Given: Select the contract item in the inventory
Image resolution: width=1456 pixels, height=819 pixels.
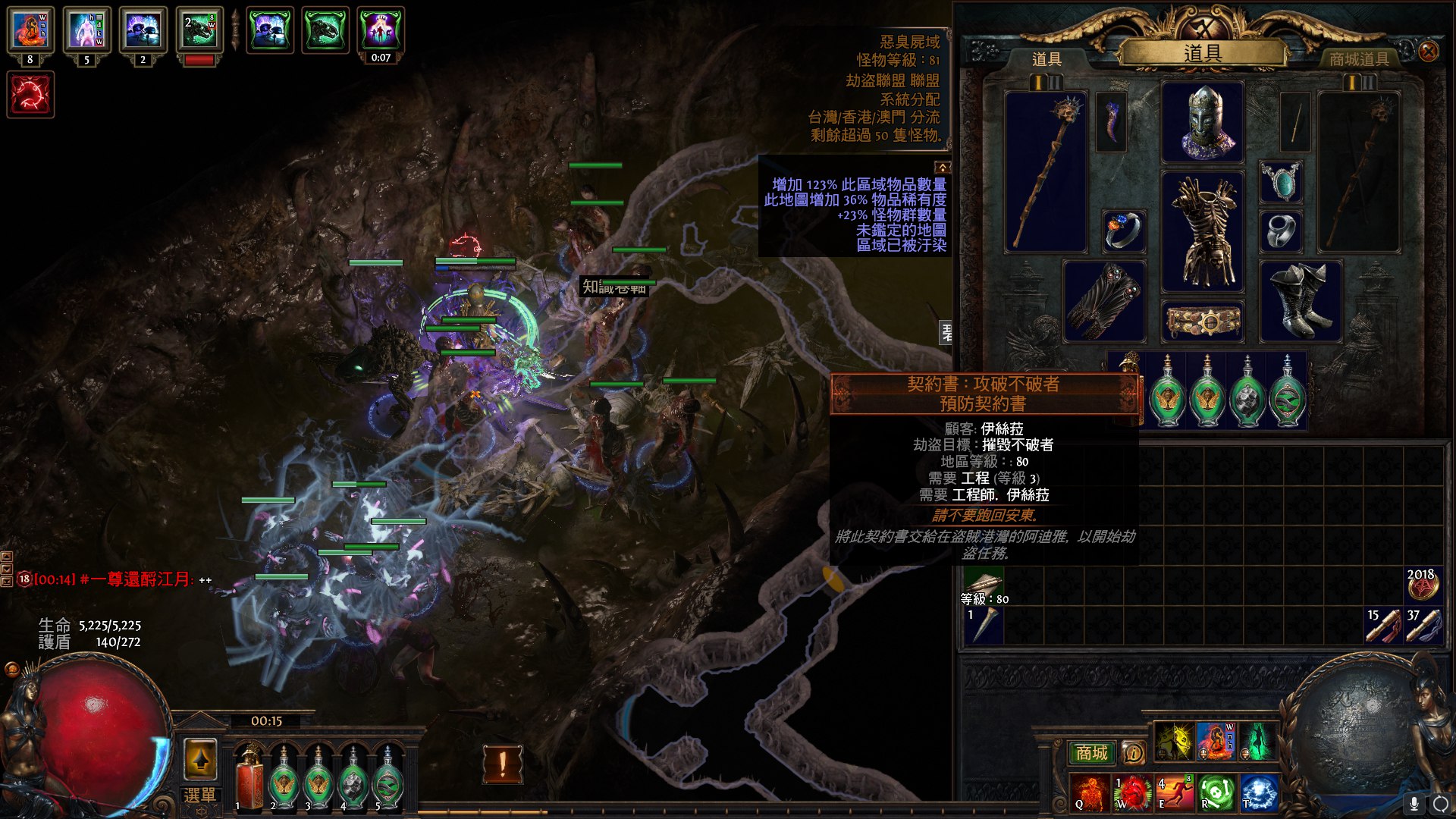Looking at the screenshot, I should point(983,585).
